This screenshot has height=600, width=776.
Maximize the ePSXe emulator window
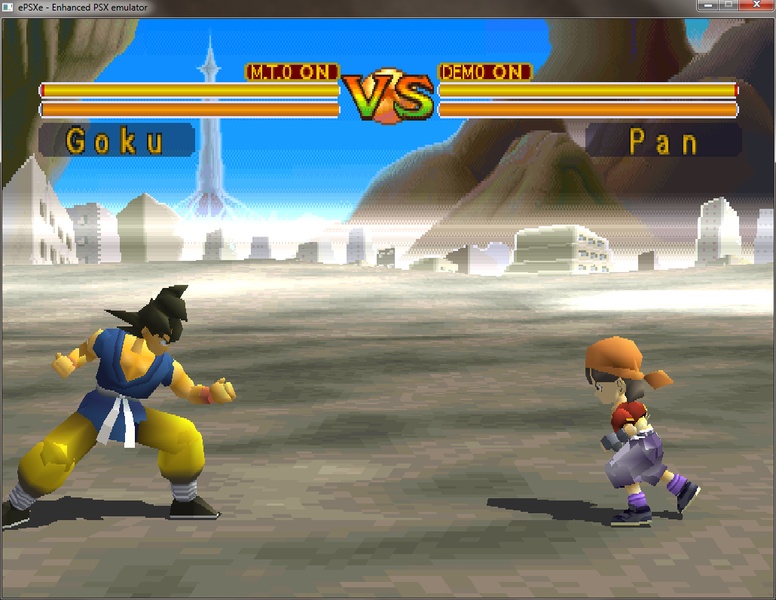(729, 5)
